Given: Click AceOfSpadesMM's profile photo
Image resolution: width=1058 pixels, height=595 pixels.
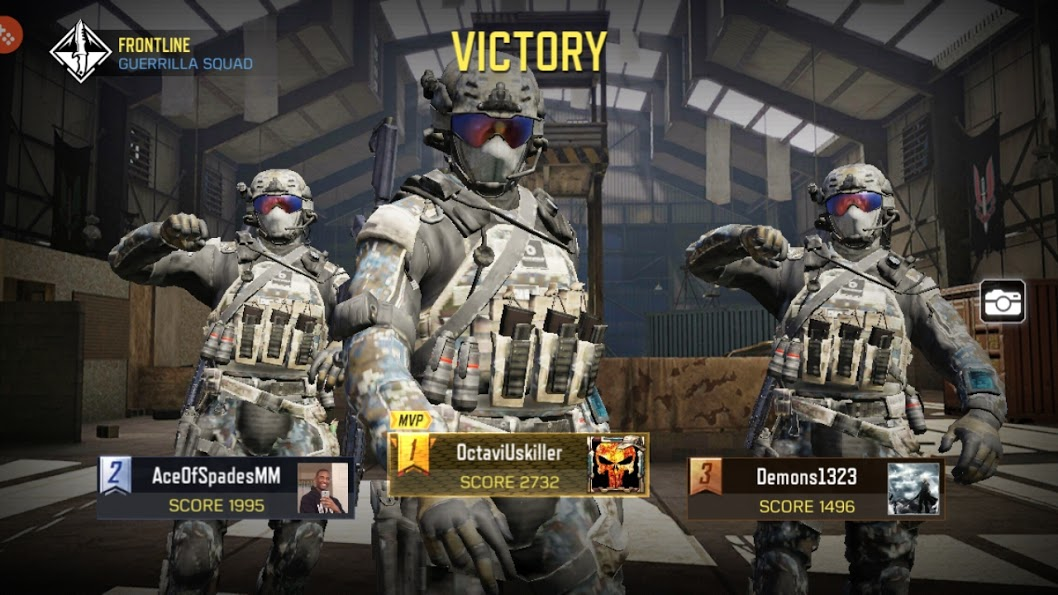Looking at the screenshot, I should point(324,489).
